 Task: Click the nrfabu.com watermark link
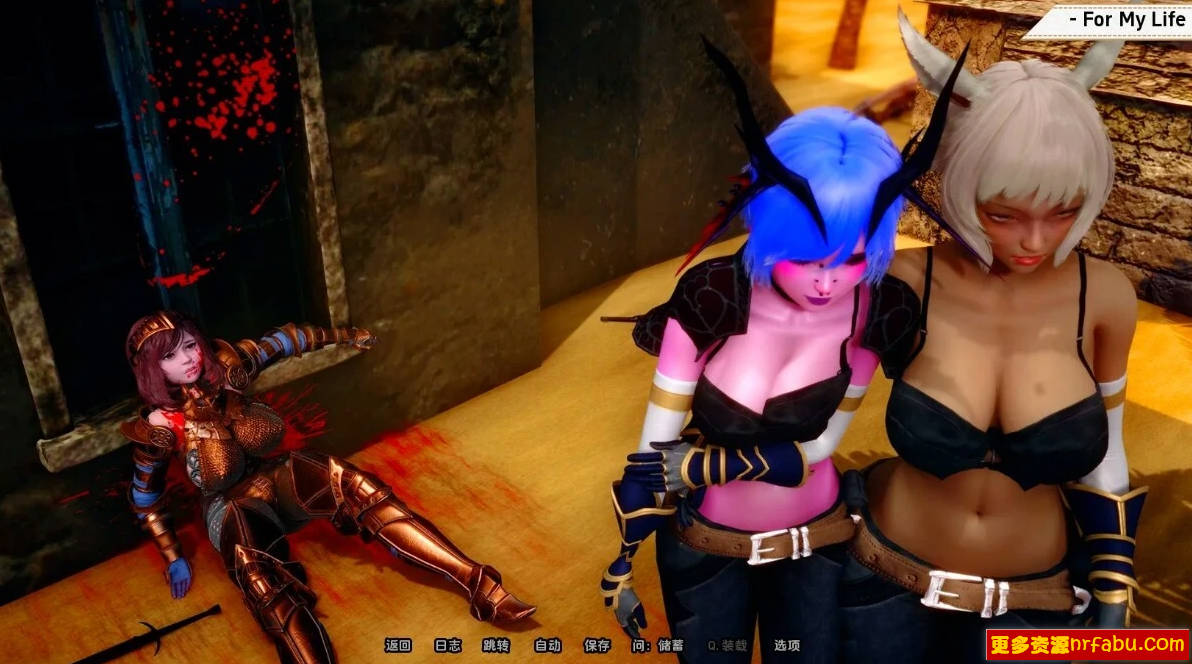[x=1087, y=645]
